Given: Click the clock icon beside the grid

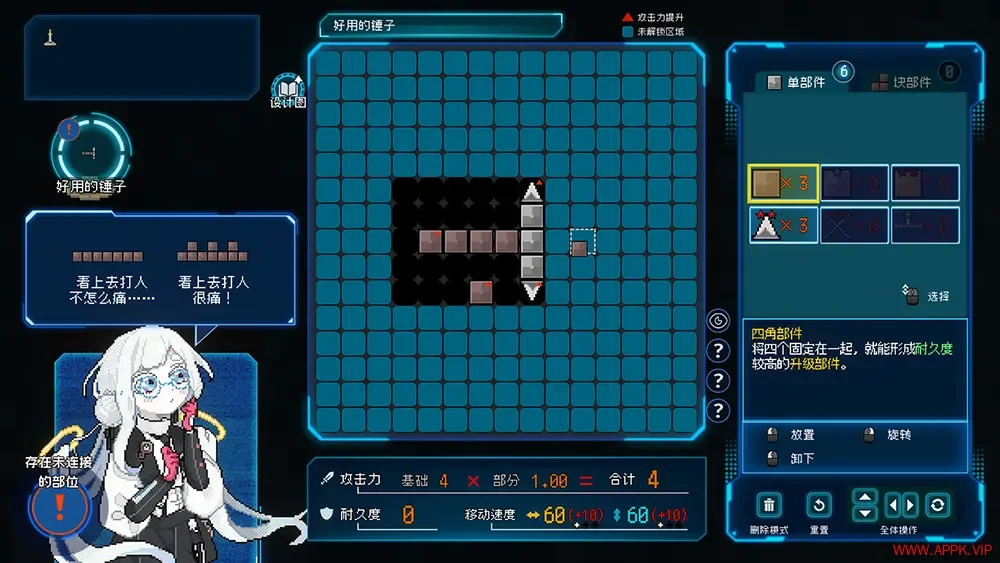Looking at the screenshot, I should [718, 321].
